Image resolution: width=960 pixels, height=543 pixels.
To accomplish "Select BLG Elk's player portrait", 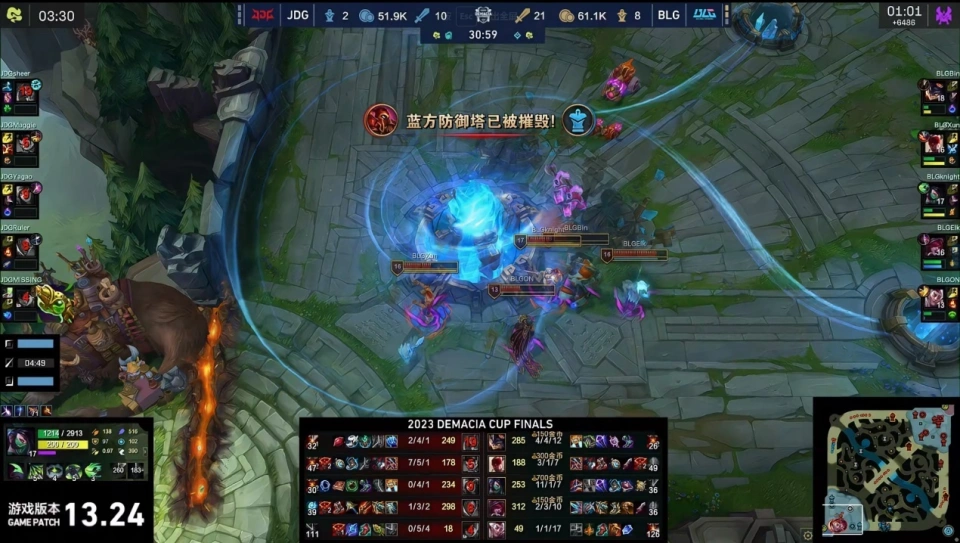I will 934,247.
